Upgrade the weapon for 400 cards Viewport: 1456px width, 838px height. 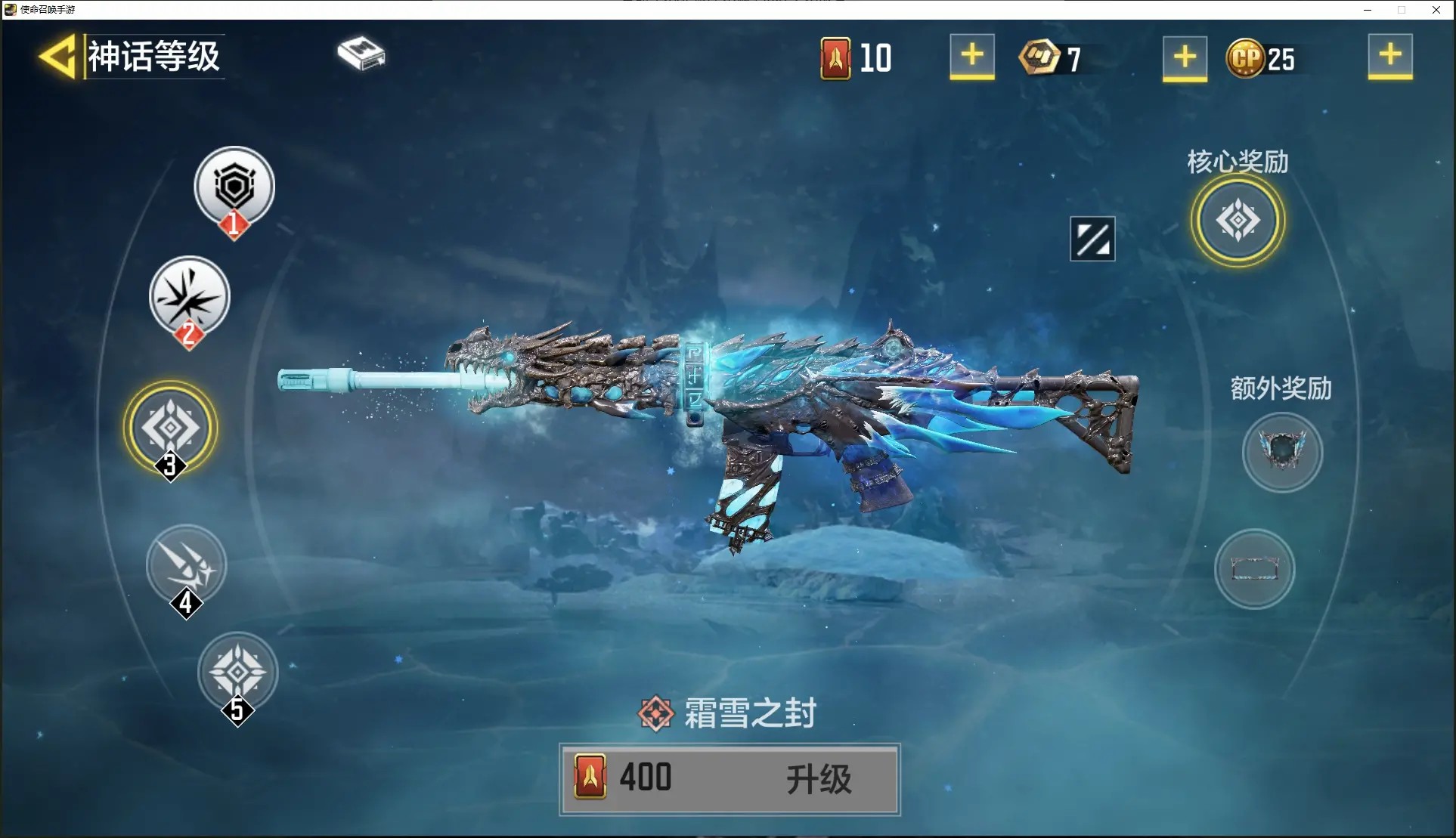pyautogui.click(x=730, y=779)
